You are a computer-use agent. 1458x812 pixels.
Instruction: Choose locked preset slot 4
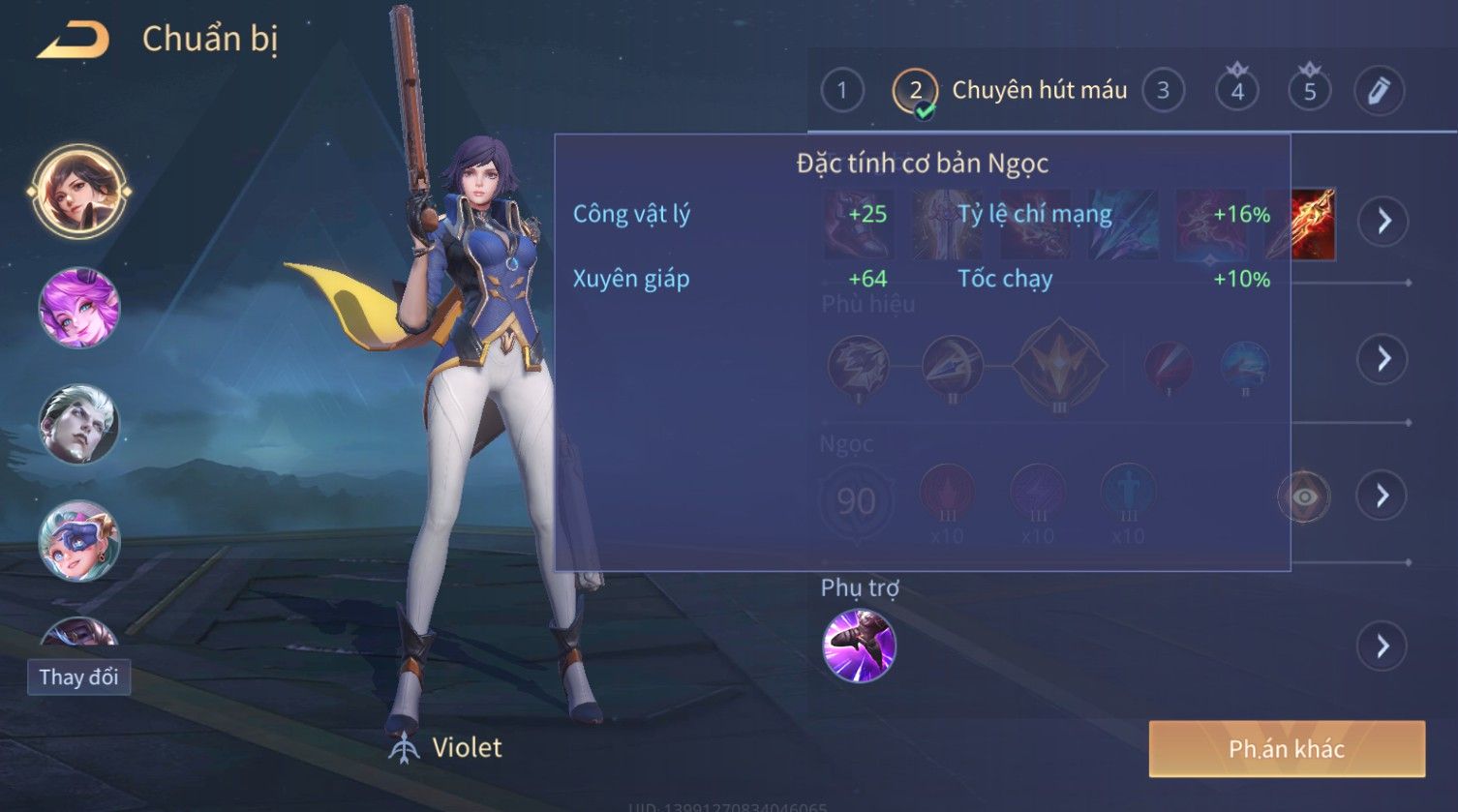tap(1237, 91)
